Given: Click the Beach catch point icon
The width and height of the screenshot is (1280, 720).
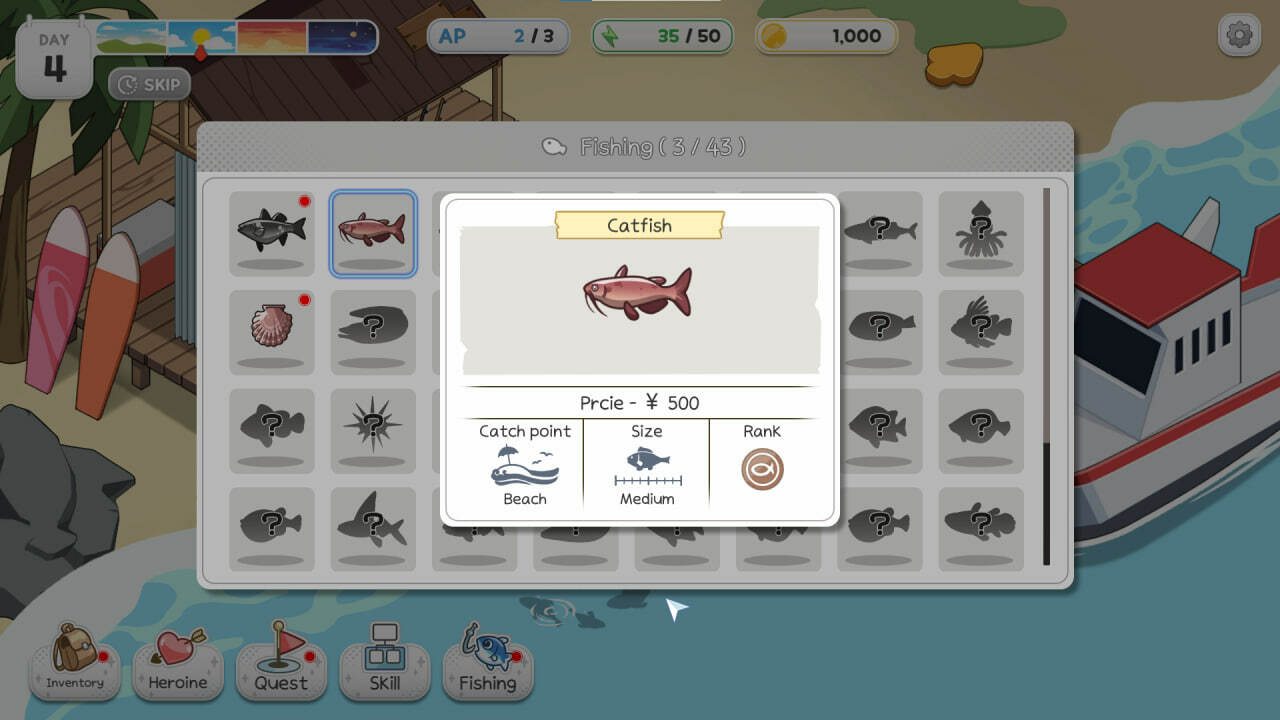Looking at the screenshot, I should (x=524, y=466).
